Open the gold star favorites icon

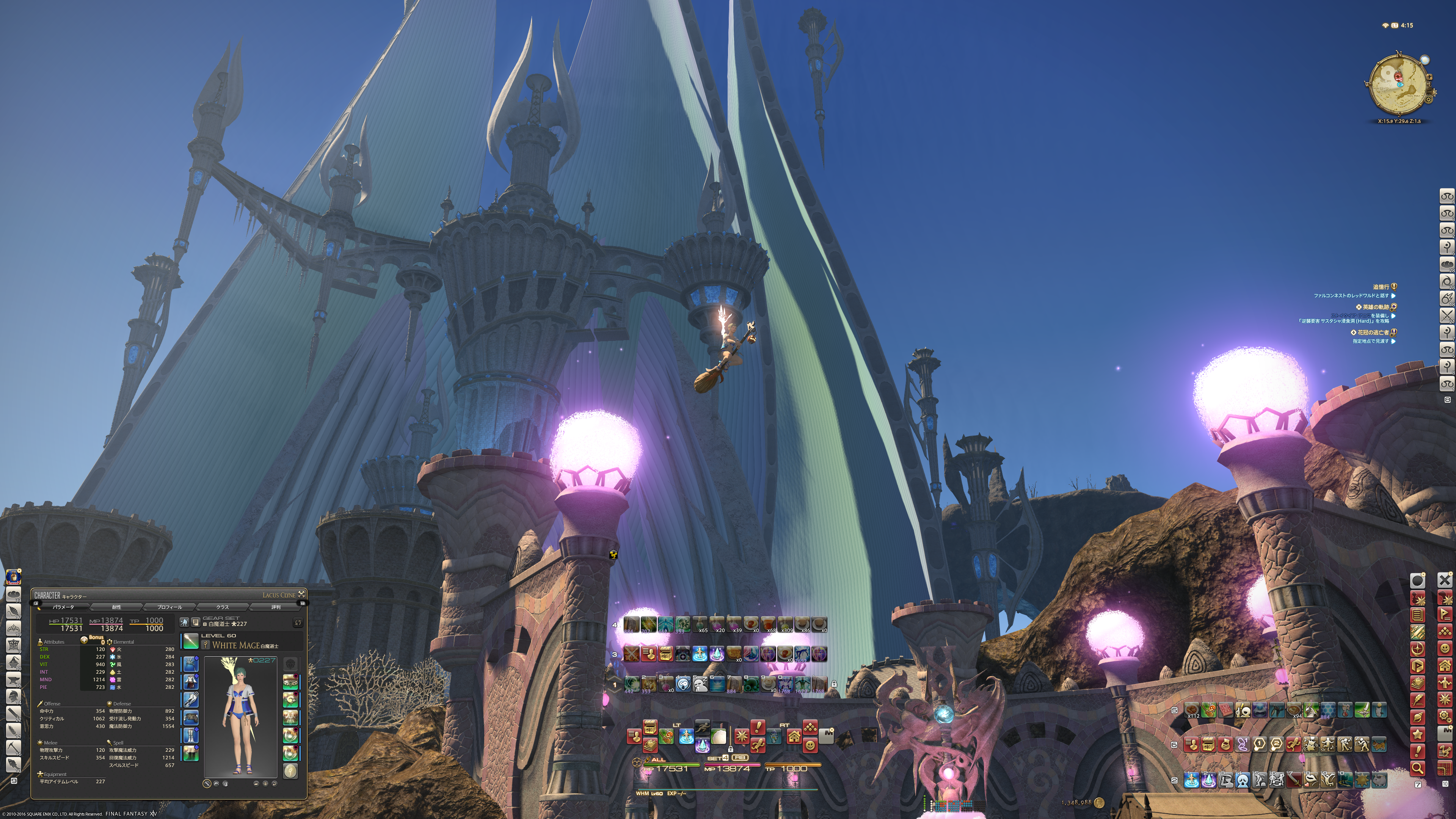tap(1417, 734)
